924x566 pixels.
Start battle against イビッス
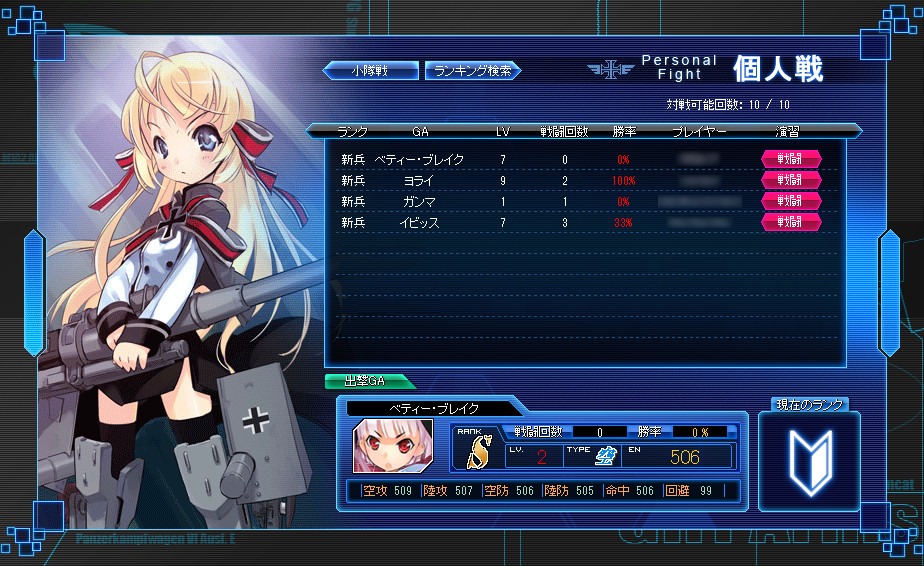tap(791, 222)
